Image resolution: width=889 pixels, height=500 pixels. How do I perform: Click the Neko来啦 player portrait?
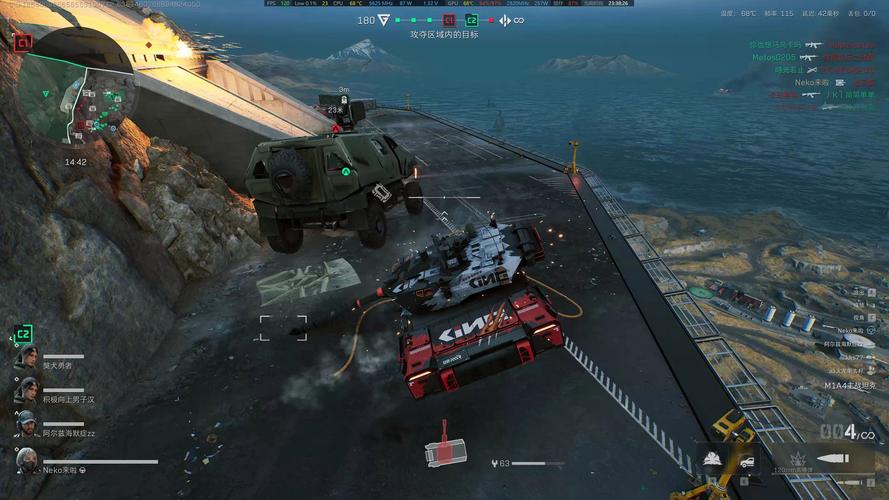pos(28,461)
